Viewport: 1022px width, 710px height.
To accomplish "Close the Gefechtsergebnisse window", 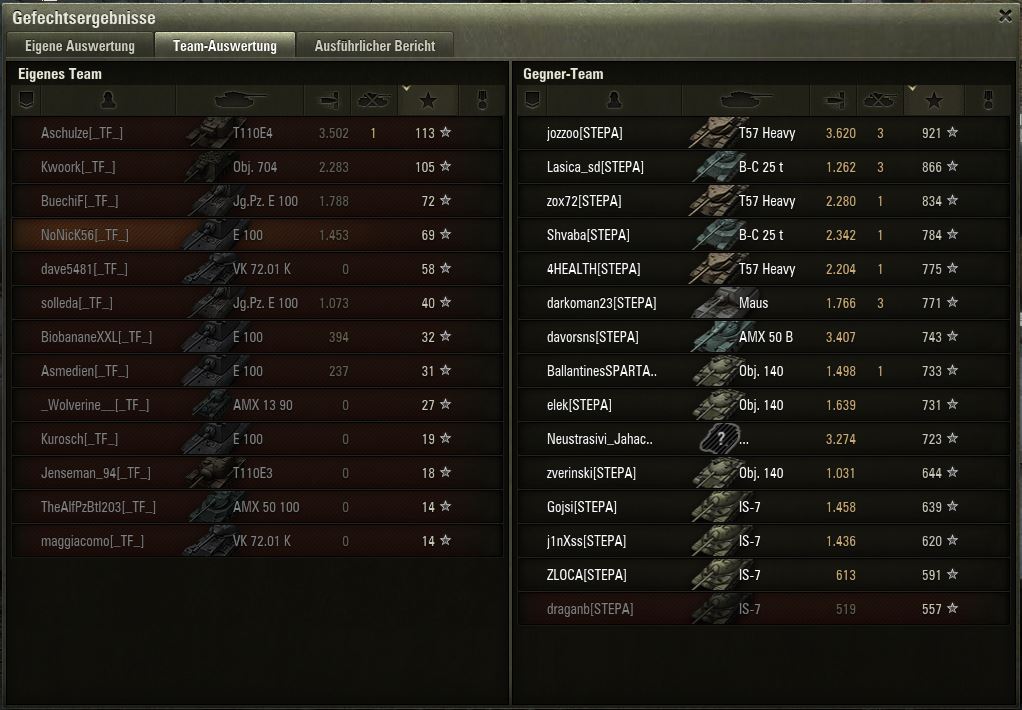I will point(1005,16).
